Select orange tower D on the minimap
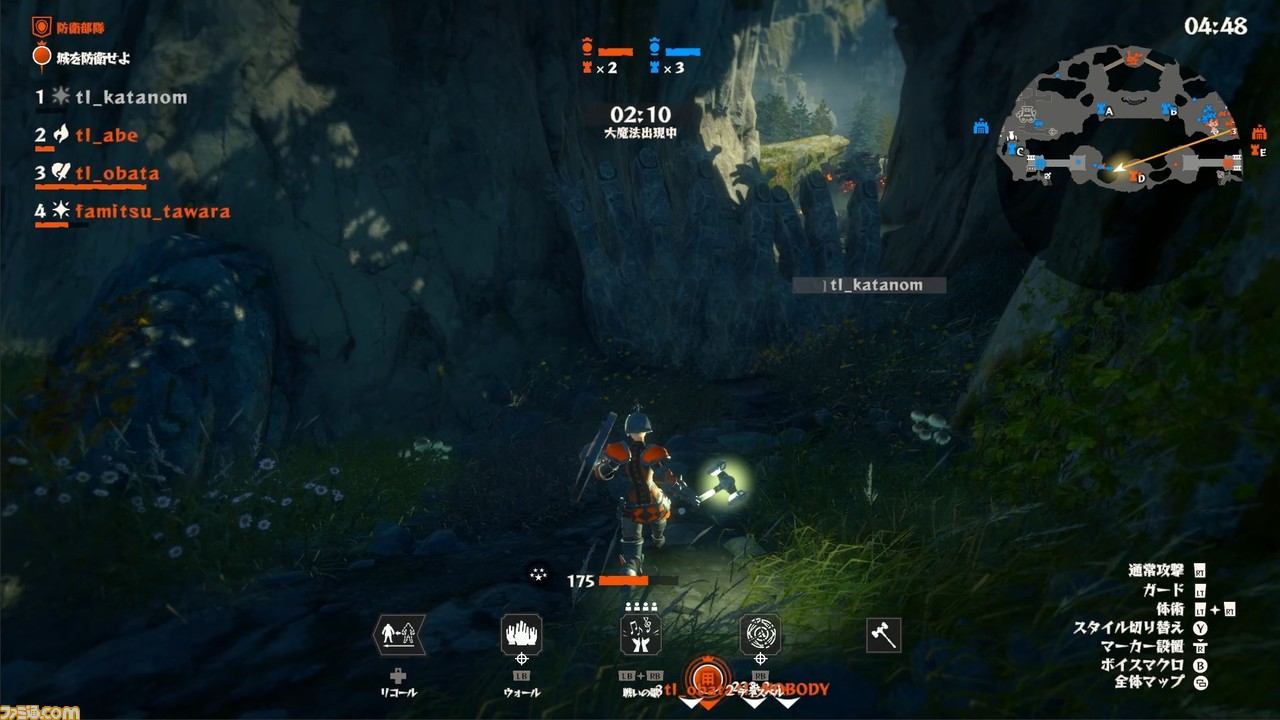The width and height of the screenshot is (1280, 720). (x=1132, y=176)
